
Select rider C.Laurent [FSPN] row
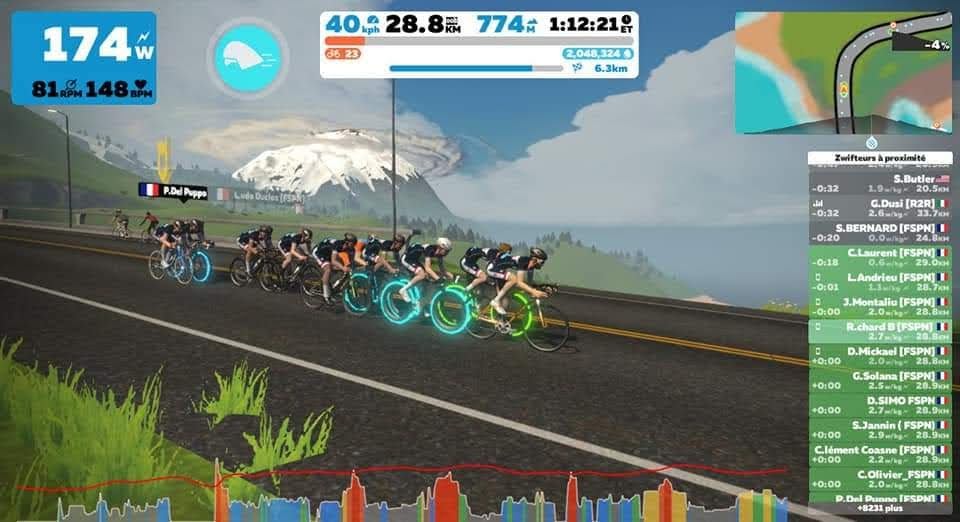tap(879, 257)
